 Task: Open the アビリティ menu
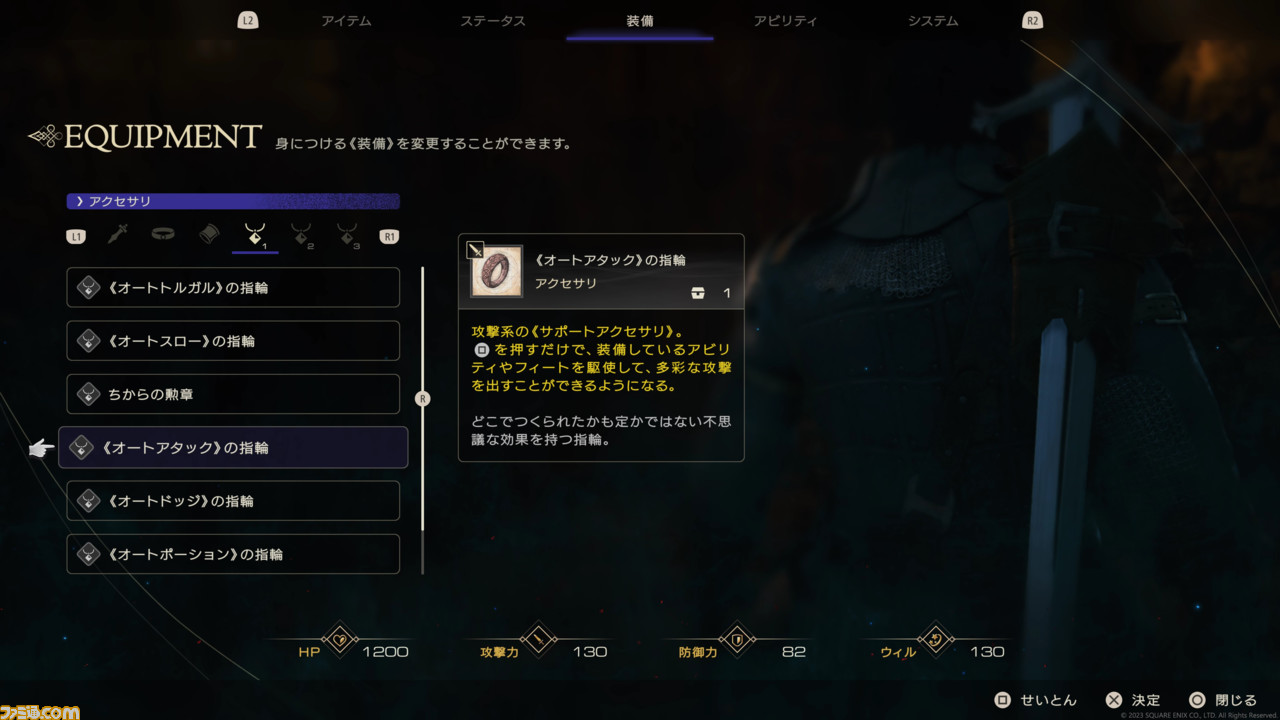pos(786,20)
